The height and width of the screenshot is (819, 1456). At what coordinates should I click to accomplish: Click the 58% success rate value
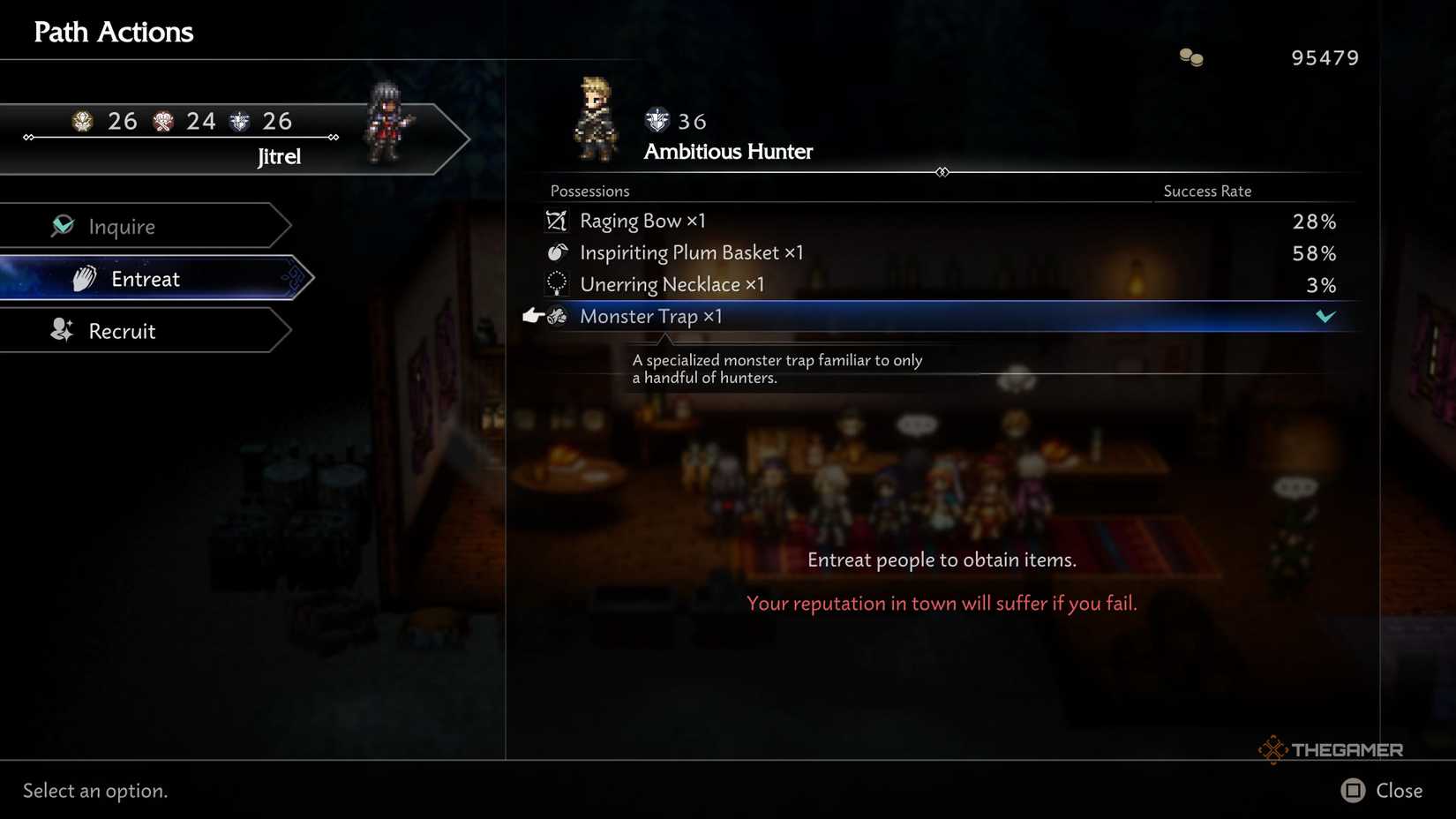[1314, 253]
